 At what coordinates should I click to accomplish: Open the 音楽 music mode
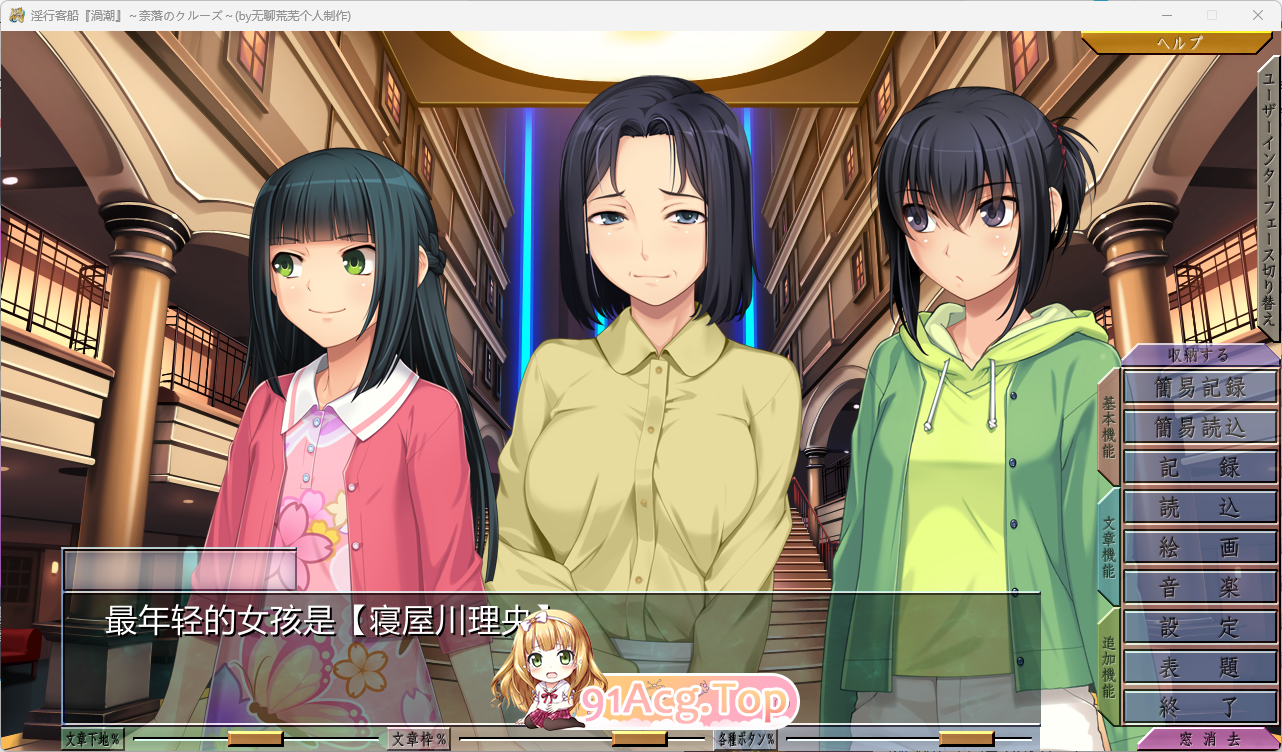tap(1199, 587)
